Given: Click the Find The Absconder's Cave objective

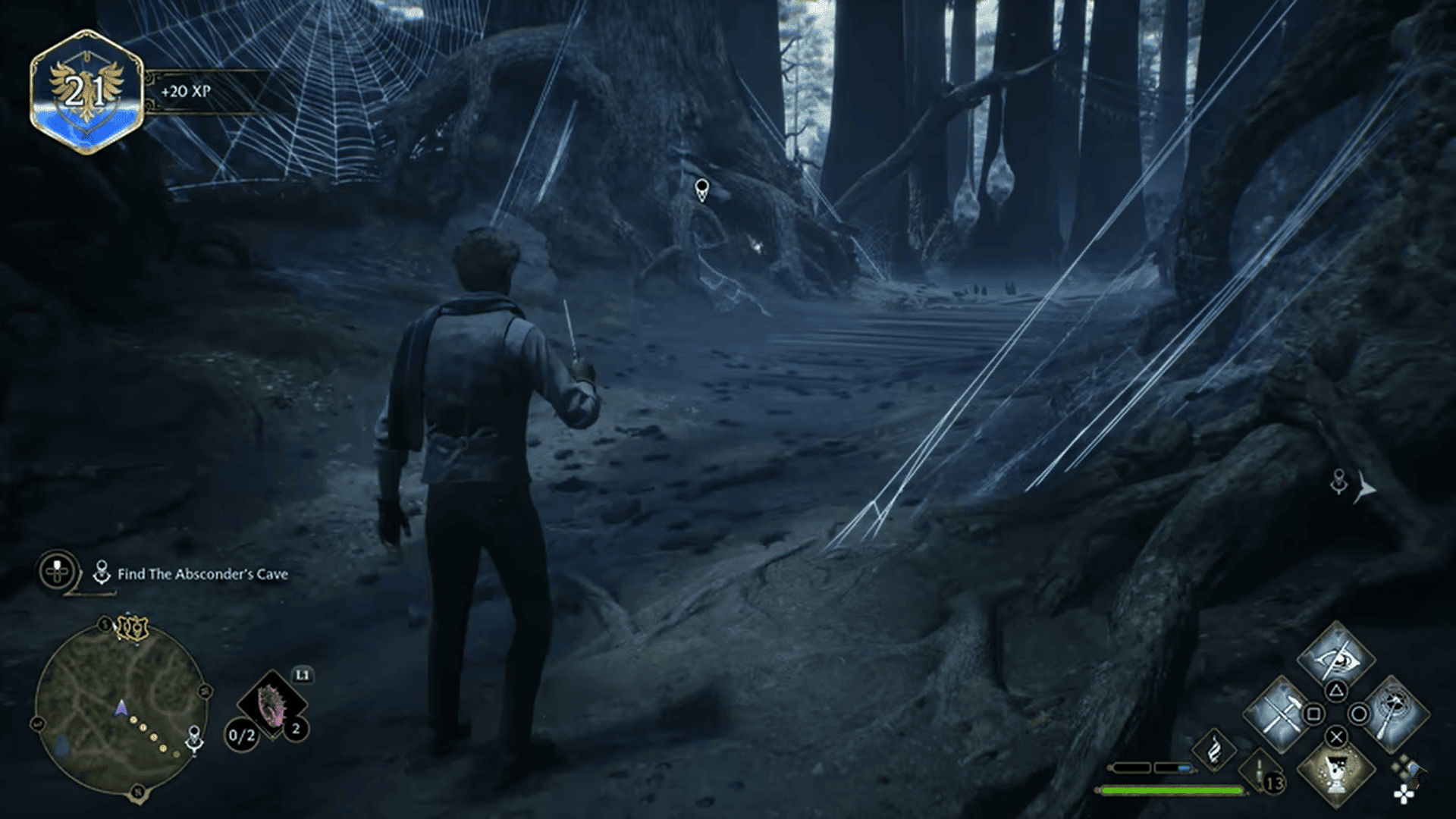Looking at the screenshot, I should tap(202, 575).
